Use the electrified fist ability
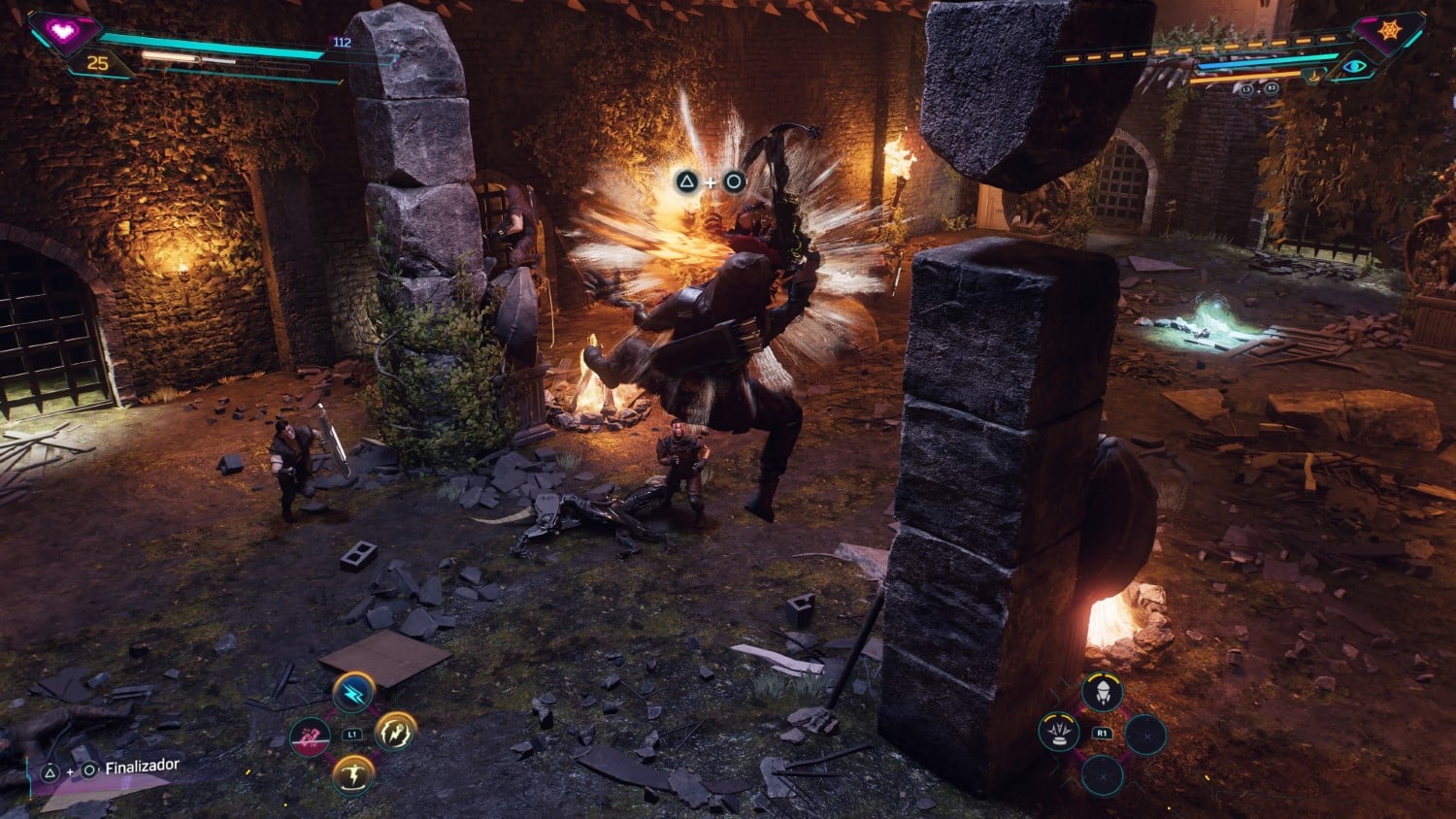This screenshot has width=1456, height=819. click(x=395, y=732)
